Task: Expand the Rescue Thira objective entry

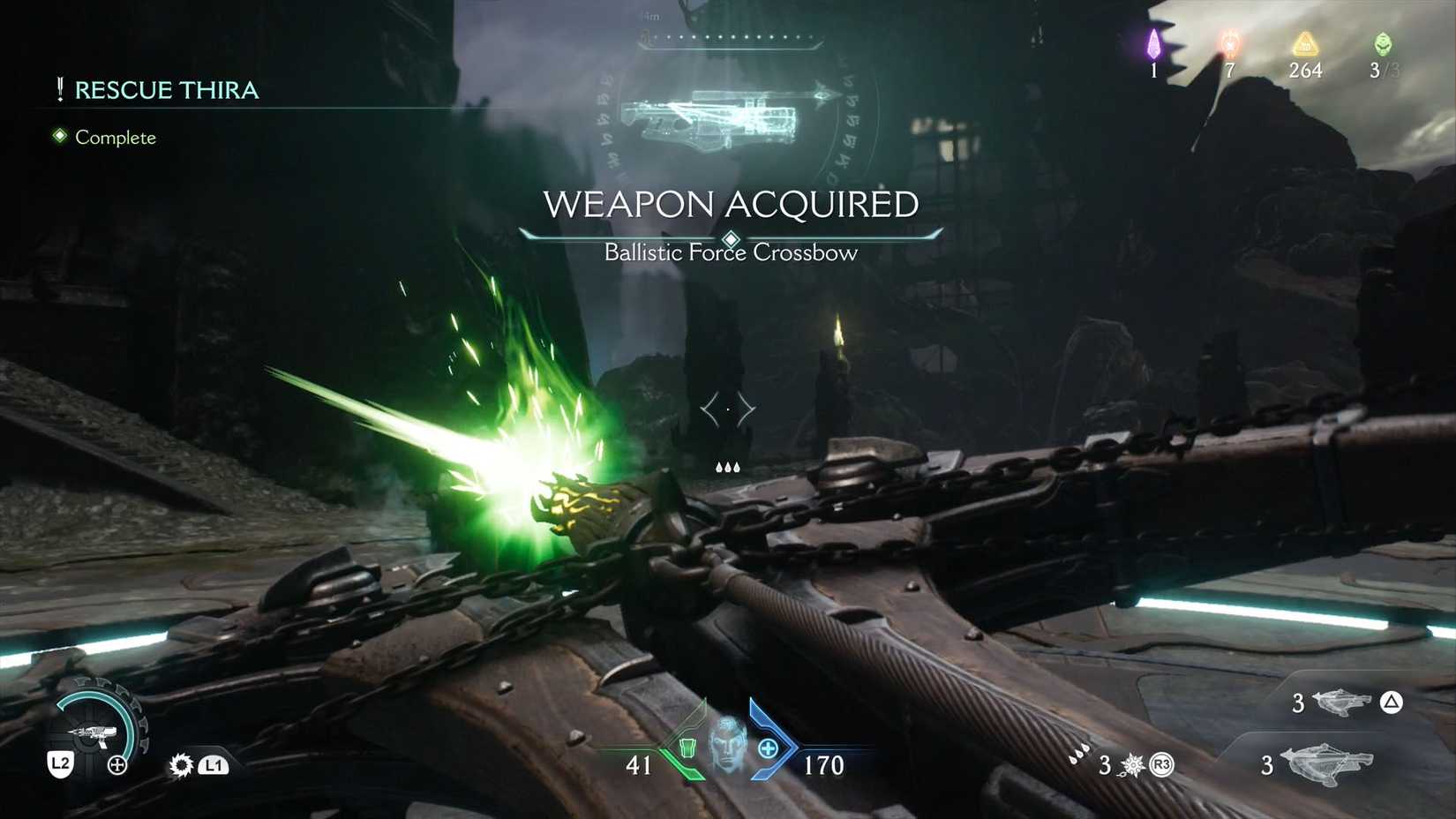Action: coord(166,89)
